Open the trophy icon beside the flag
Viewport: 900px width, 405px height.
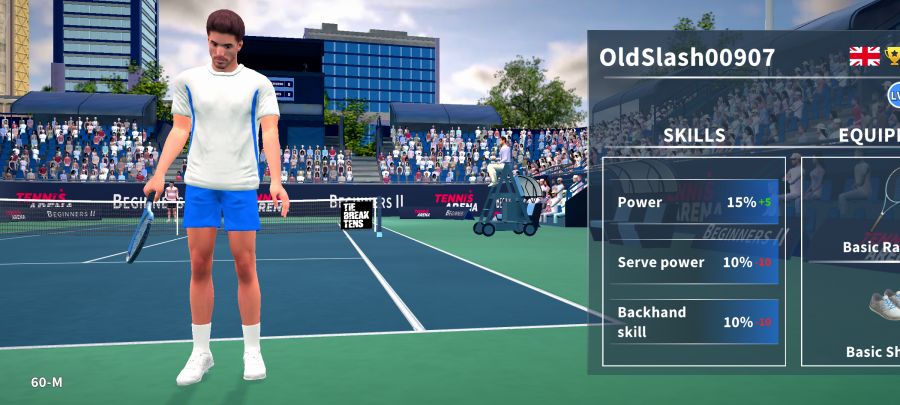[x=893, y=56]
